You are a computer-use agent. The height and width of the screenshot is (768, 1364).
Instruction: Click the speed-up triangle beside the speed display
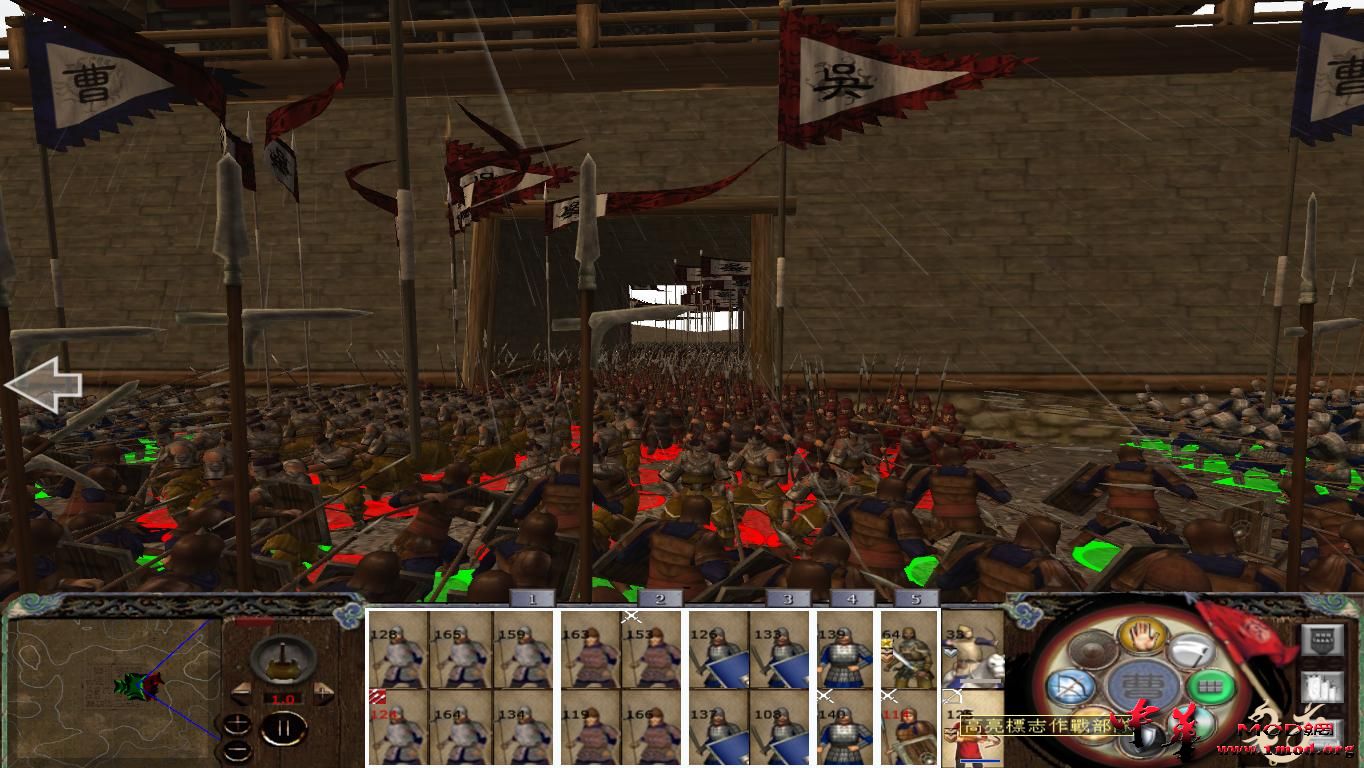coord(321,693)
